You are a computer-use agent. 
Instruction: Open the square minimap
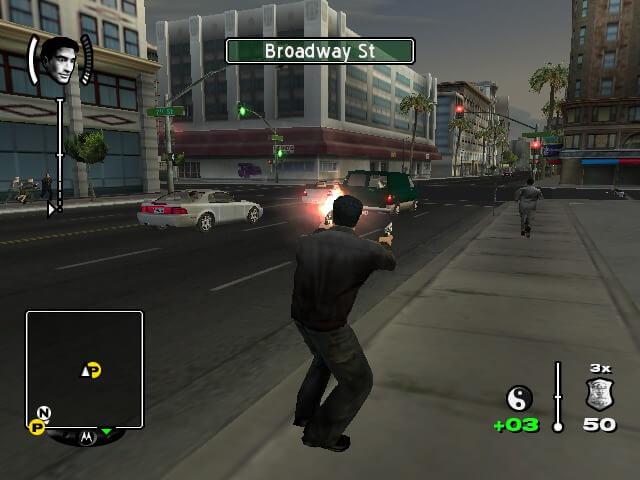pyautogui.click(x=85, y=368)
